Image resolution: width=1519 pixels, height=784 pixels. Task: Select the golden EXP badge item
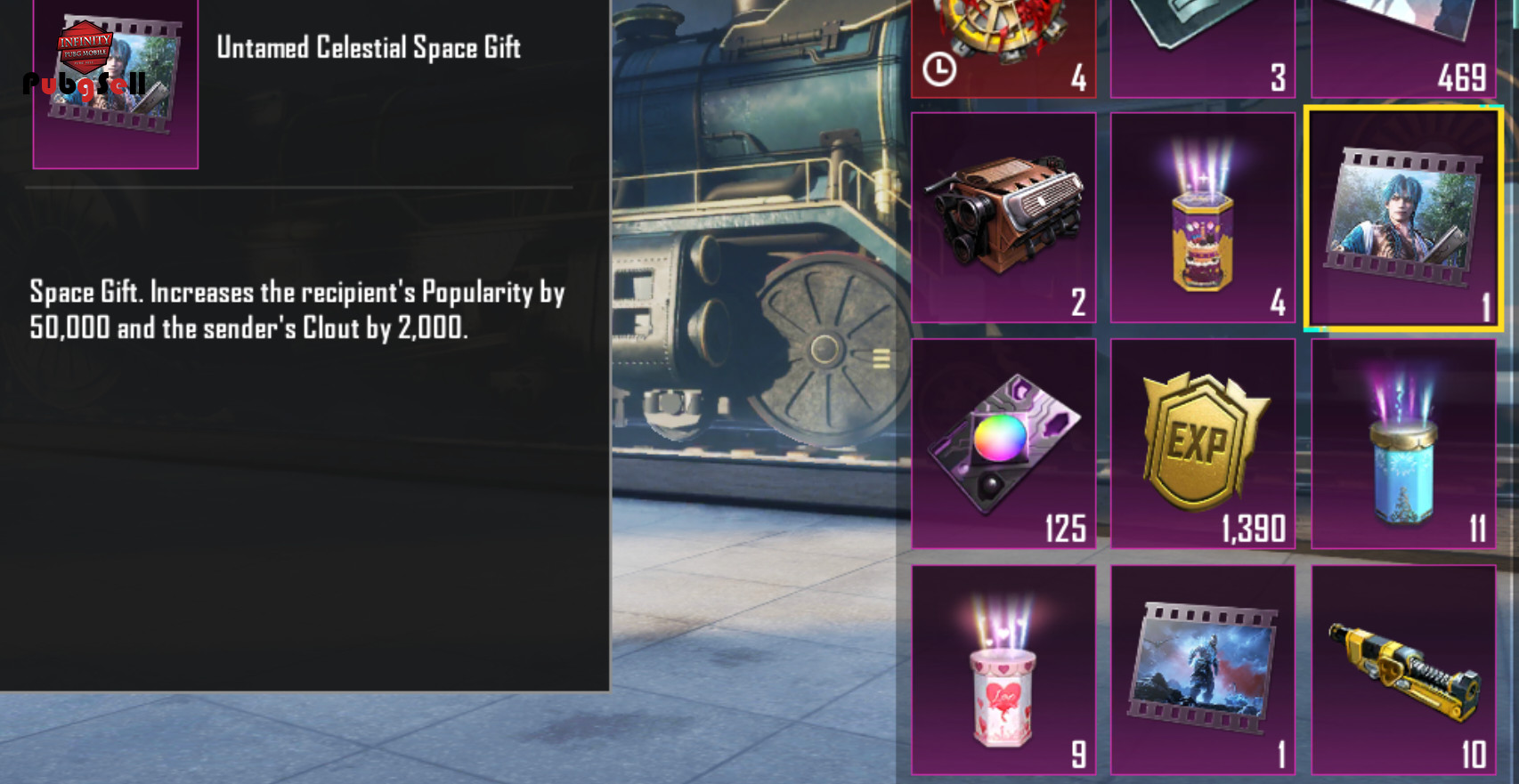coord(1203,443)
